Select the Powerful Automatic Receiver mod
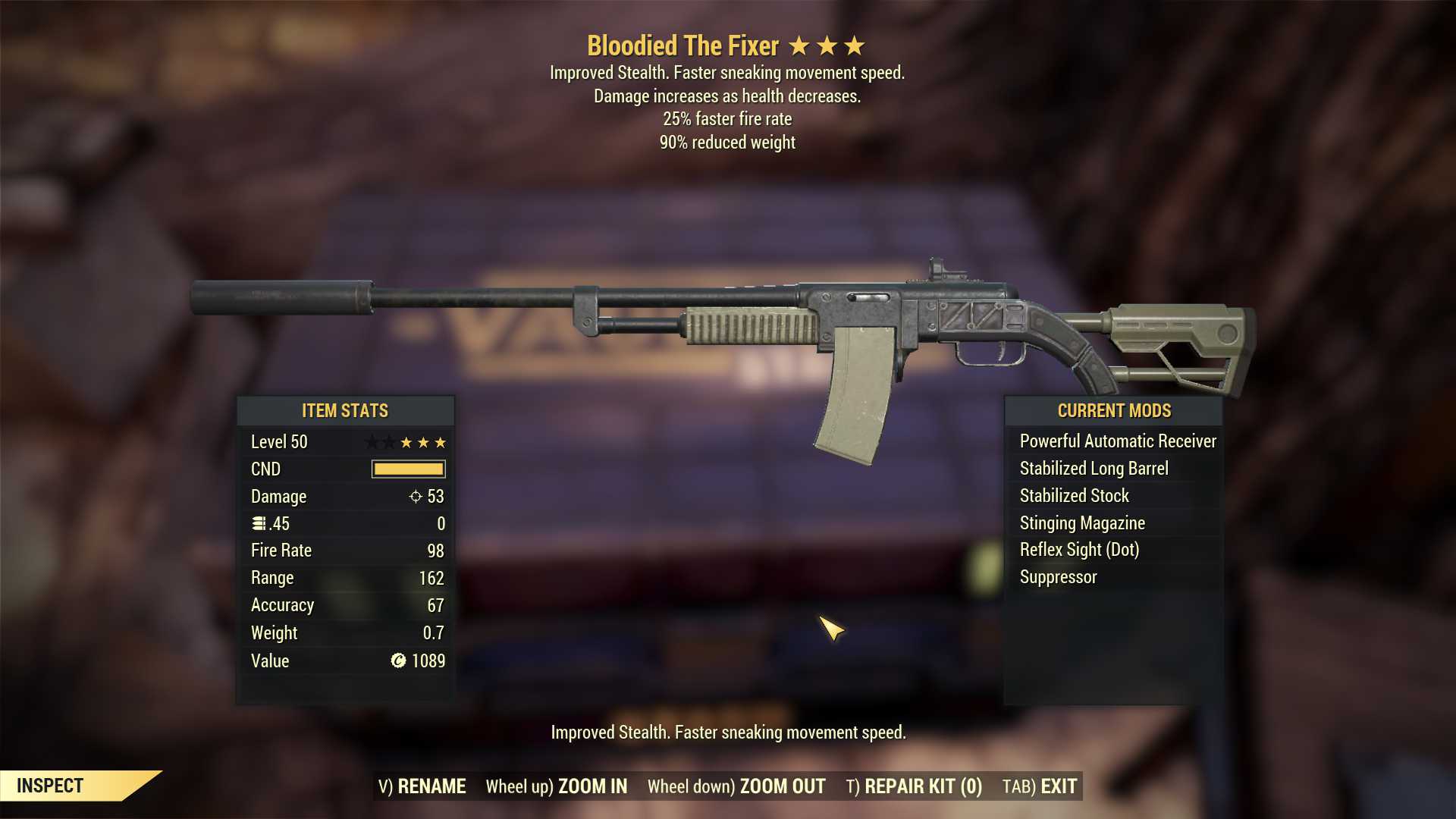Image resolution: width=1456 pixels, height=819 pixels. pos(1117,441)
